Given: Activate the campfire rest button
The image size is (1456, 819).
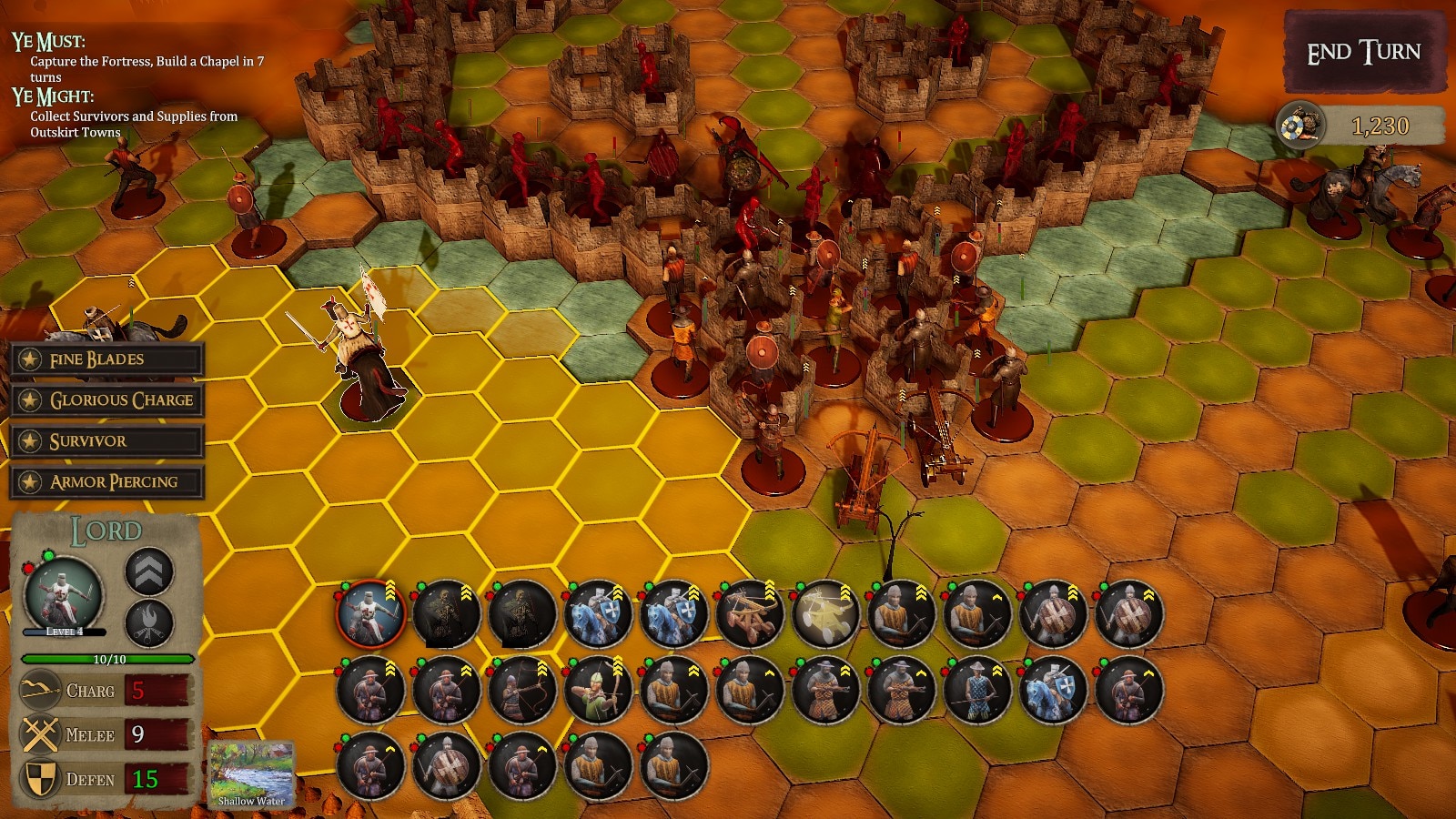Looking at the screenshot, I should [x=149, y=622].
